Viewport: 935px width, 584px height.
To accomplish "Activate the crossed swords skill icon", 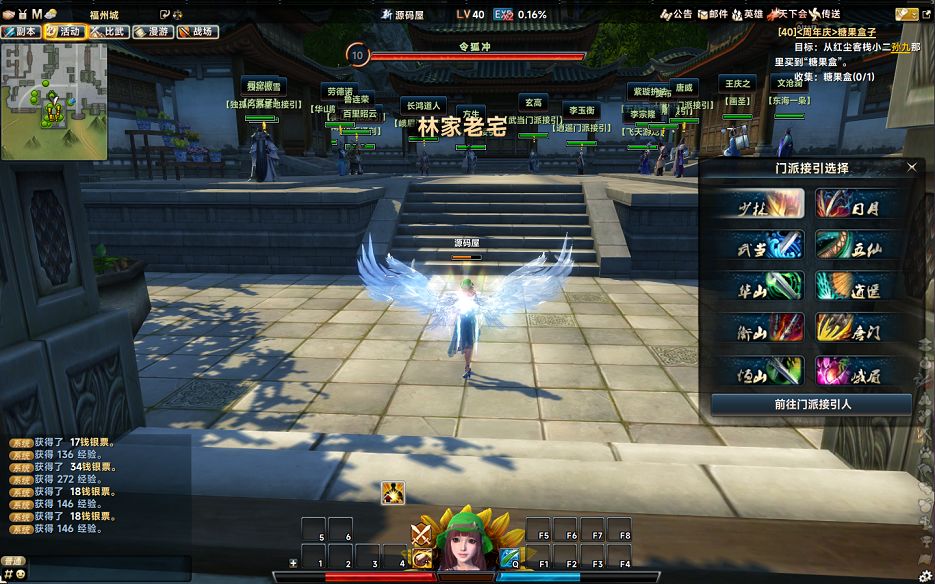I will (422, 536).
